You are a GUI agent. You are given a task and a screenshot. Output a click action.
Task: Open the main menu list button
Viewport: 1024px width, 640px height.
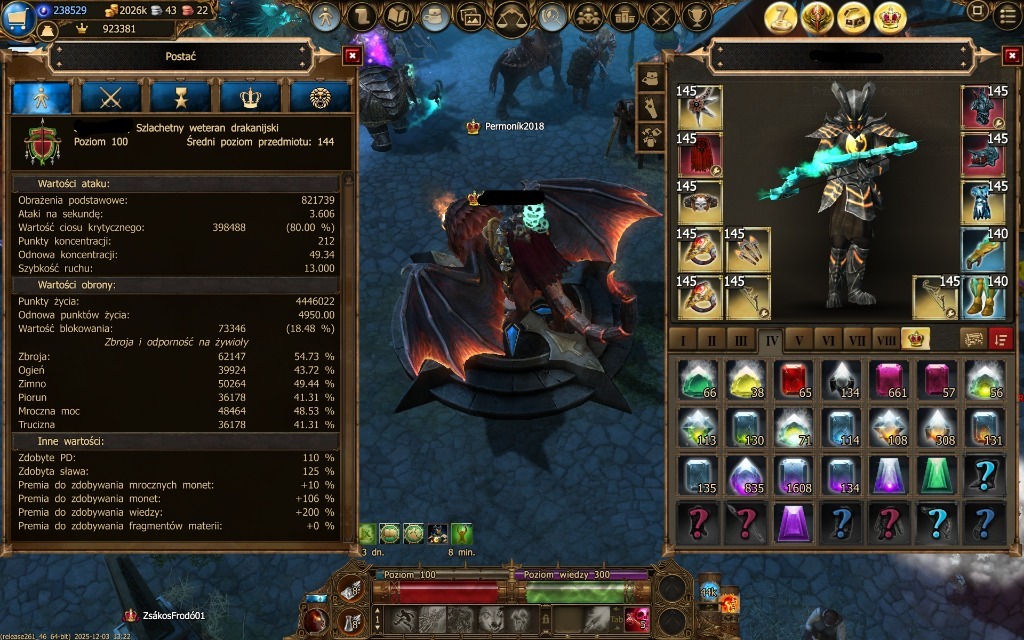[x=1008, y=14]
